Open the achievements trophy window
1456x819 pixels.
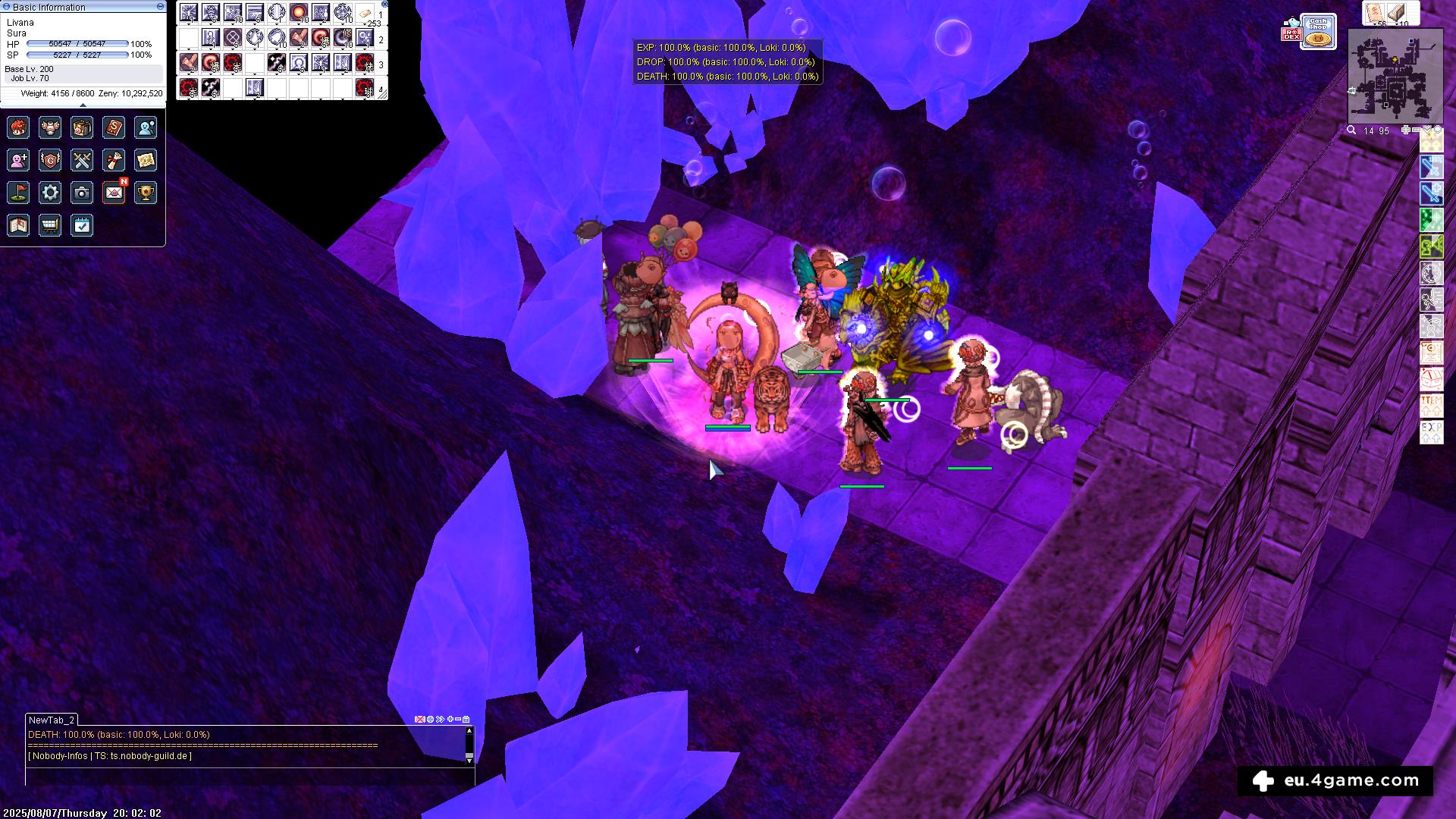click(146, 193)
